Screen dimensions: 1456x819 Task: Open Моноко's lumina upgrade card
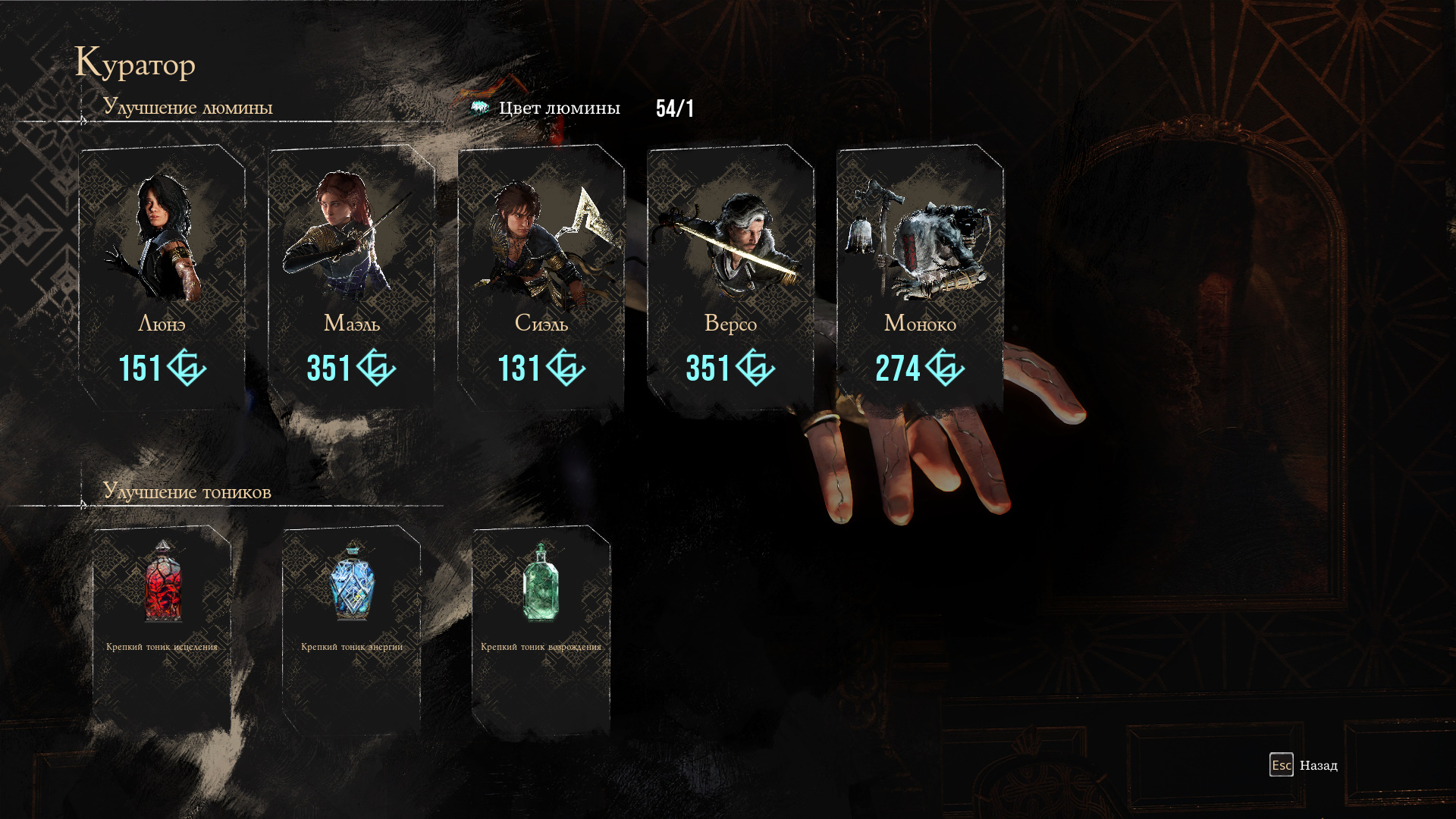pos(920,277)
